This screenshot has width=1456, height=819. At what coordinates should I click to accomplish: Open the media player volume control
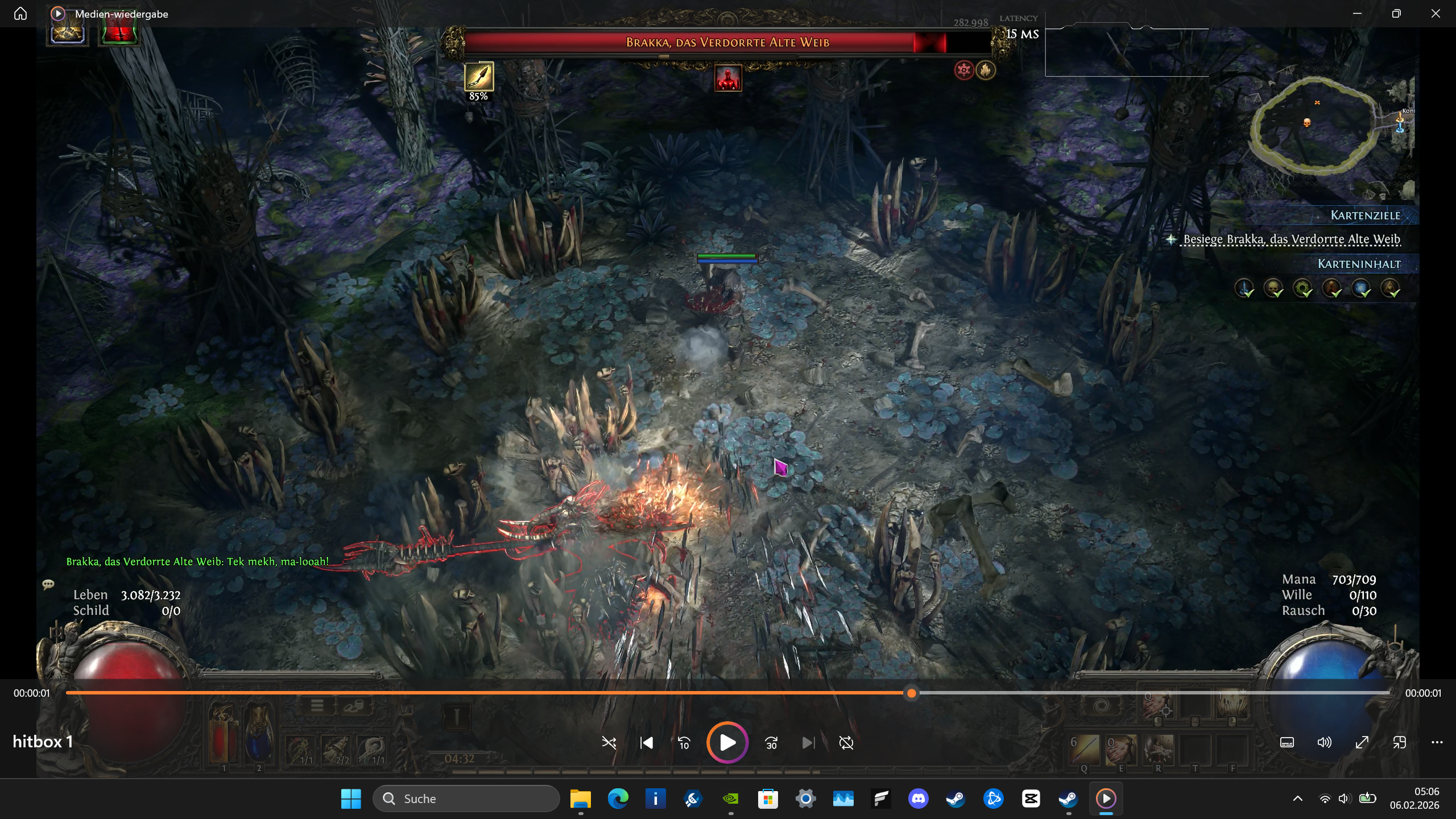click(x=1324, y=742)
